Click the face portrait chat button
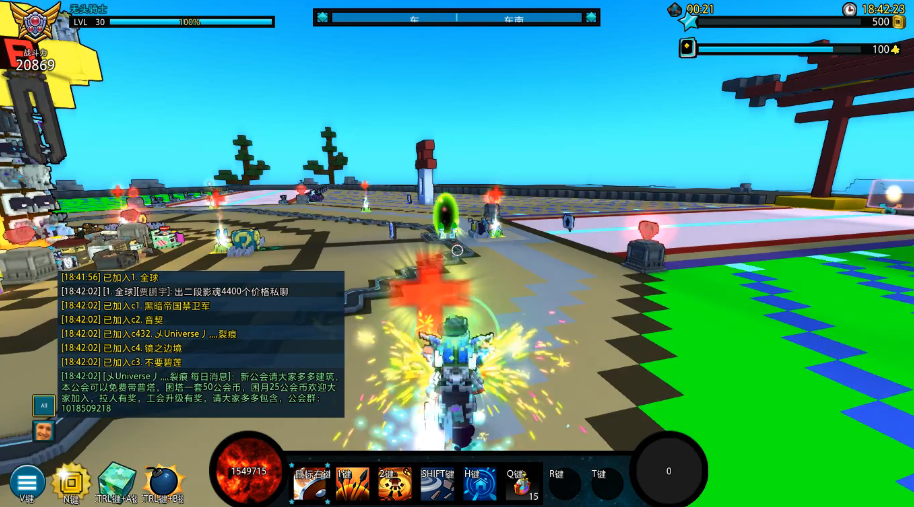Screen dimensions: 914x507 [x=43, y=431]
